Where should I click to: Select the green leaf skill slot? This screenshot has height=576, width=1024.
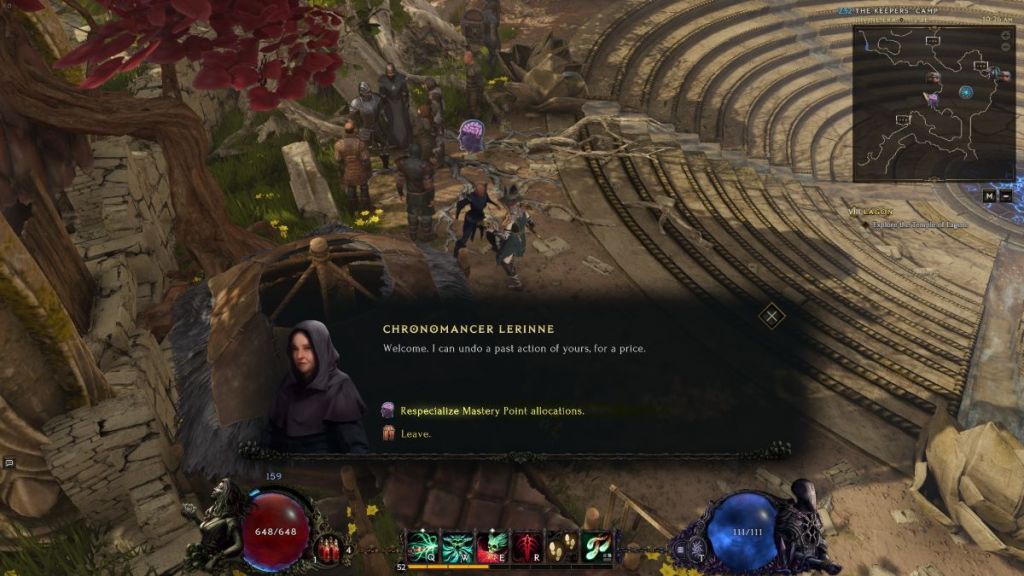pos(596,546)
